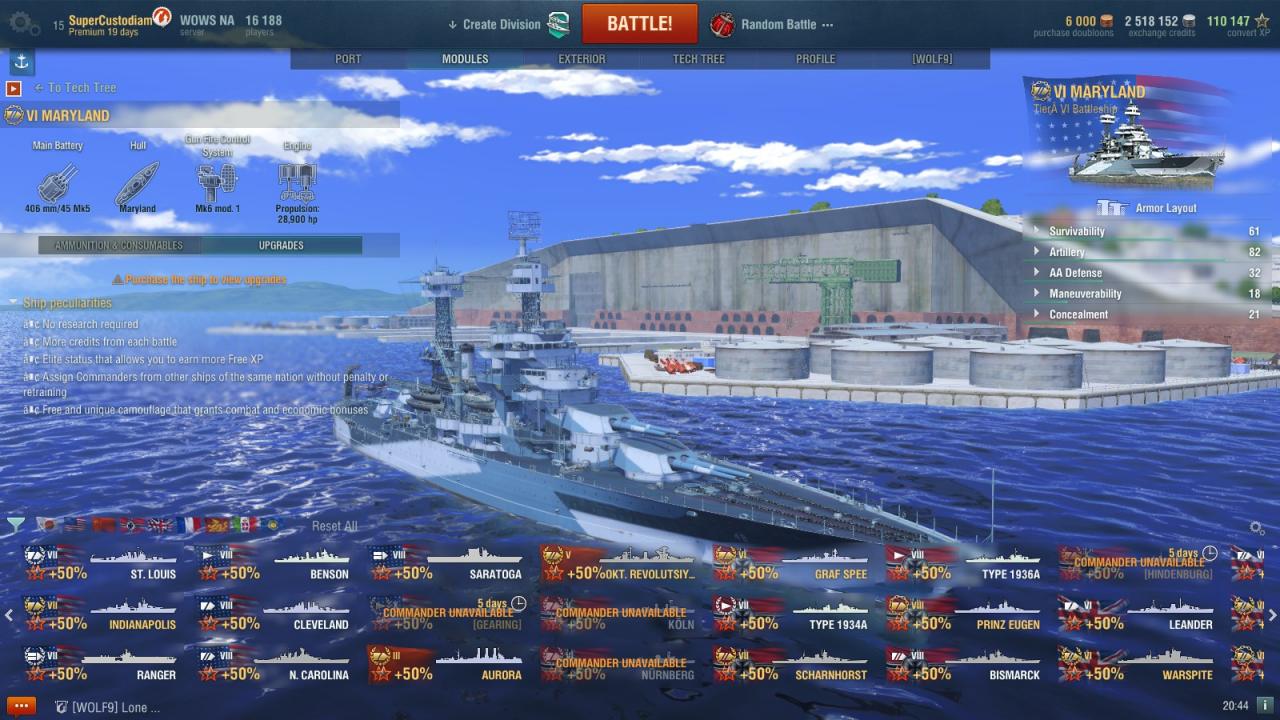Image resolution: width=1280 pixels, height=720 pixels.
Task: Show the Ammunition & Consumables section
Action: click(119, 245)
